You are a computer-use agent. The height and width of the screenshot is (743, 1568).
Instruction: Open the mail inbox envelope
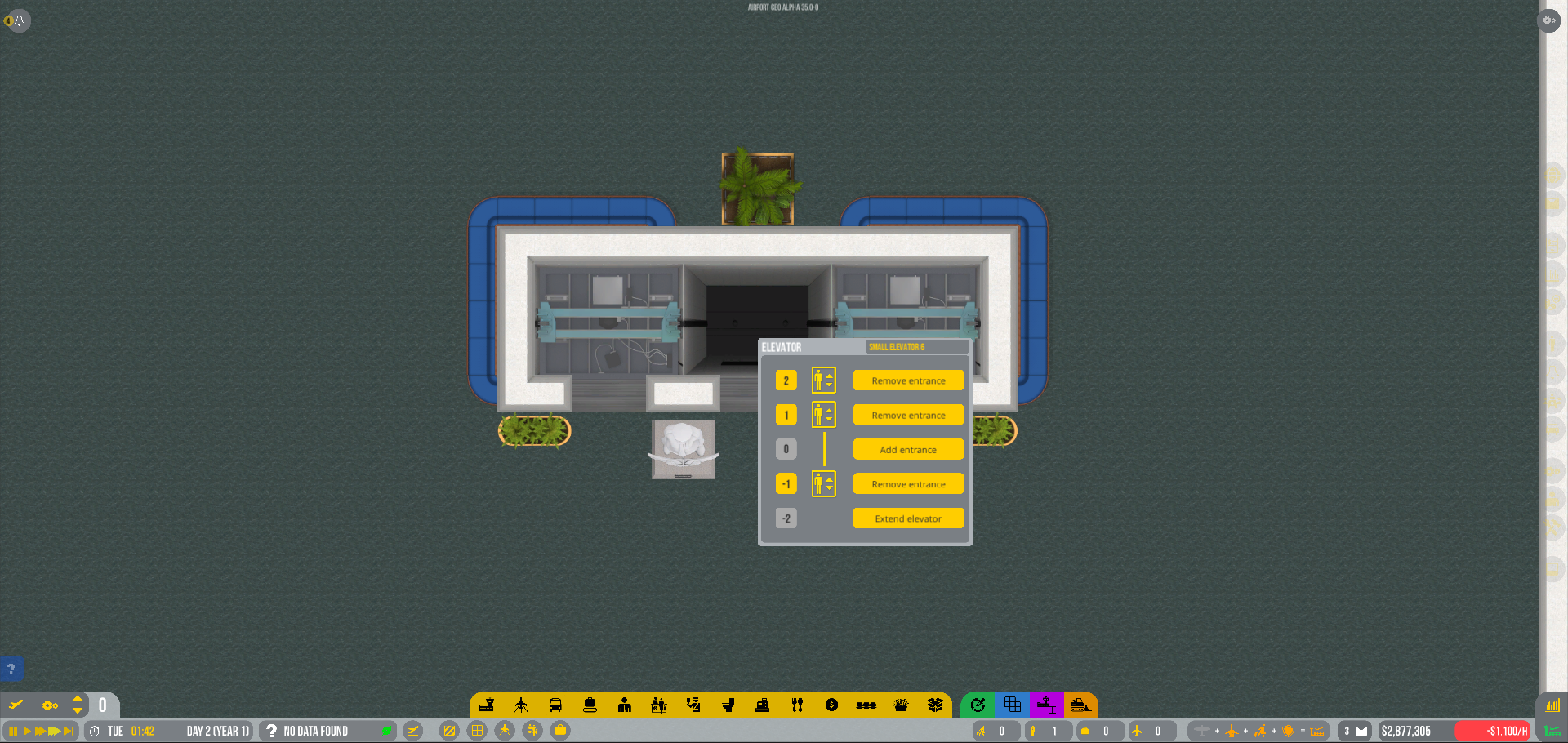tap(1360, 731)
